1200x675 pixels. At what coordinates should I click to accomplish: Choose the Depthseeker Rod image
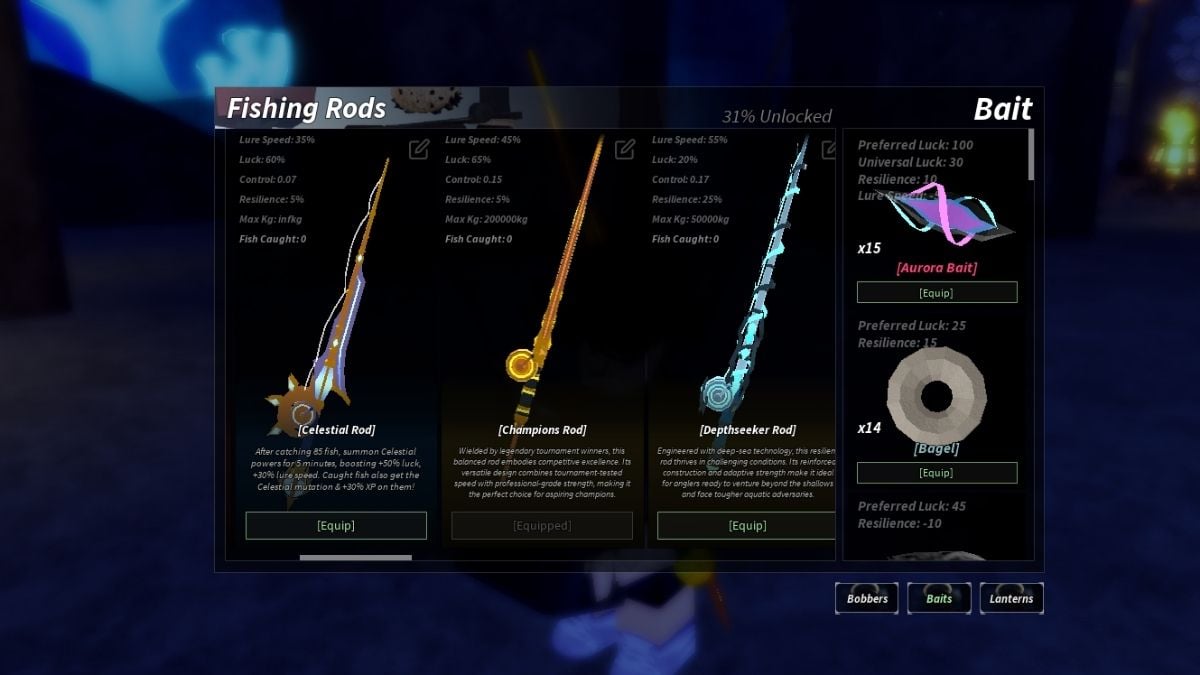(752, 290)
